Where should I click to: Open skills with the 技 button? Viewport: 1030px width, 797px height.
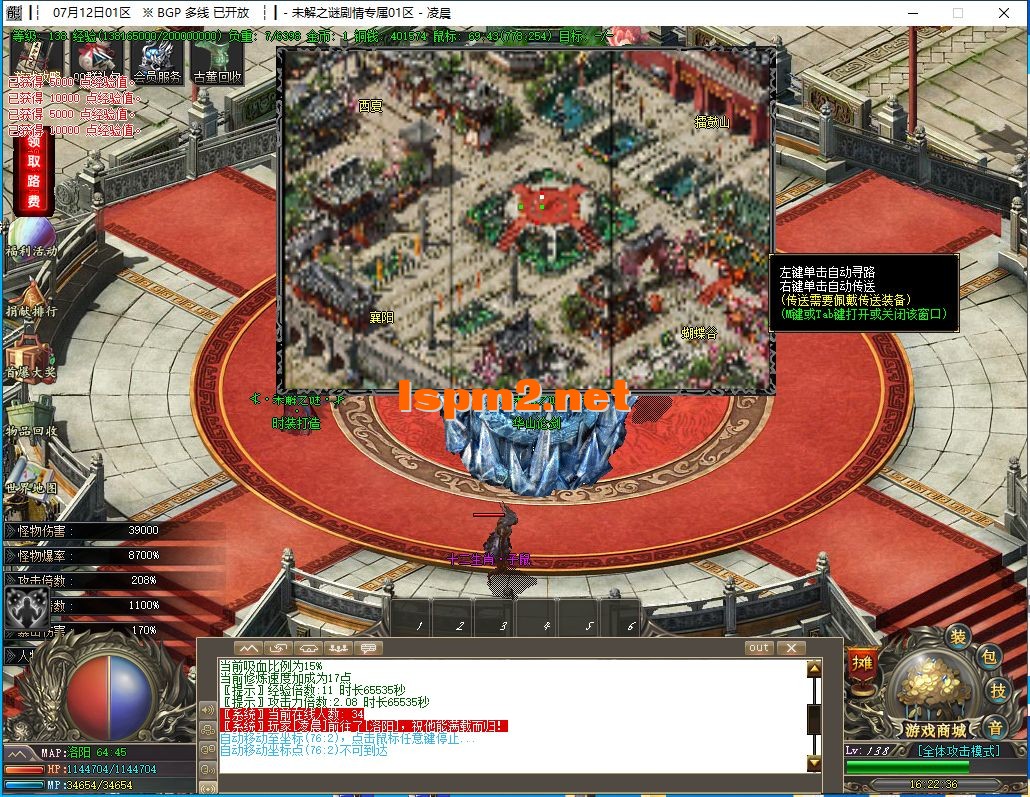click(x=997, y=689)
